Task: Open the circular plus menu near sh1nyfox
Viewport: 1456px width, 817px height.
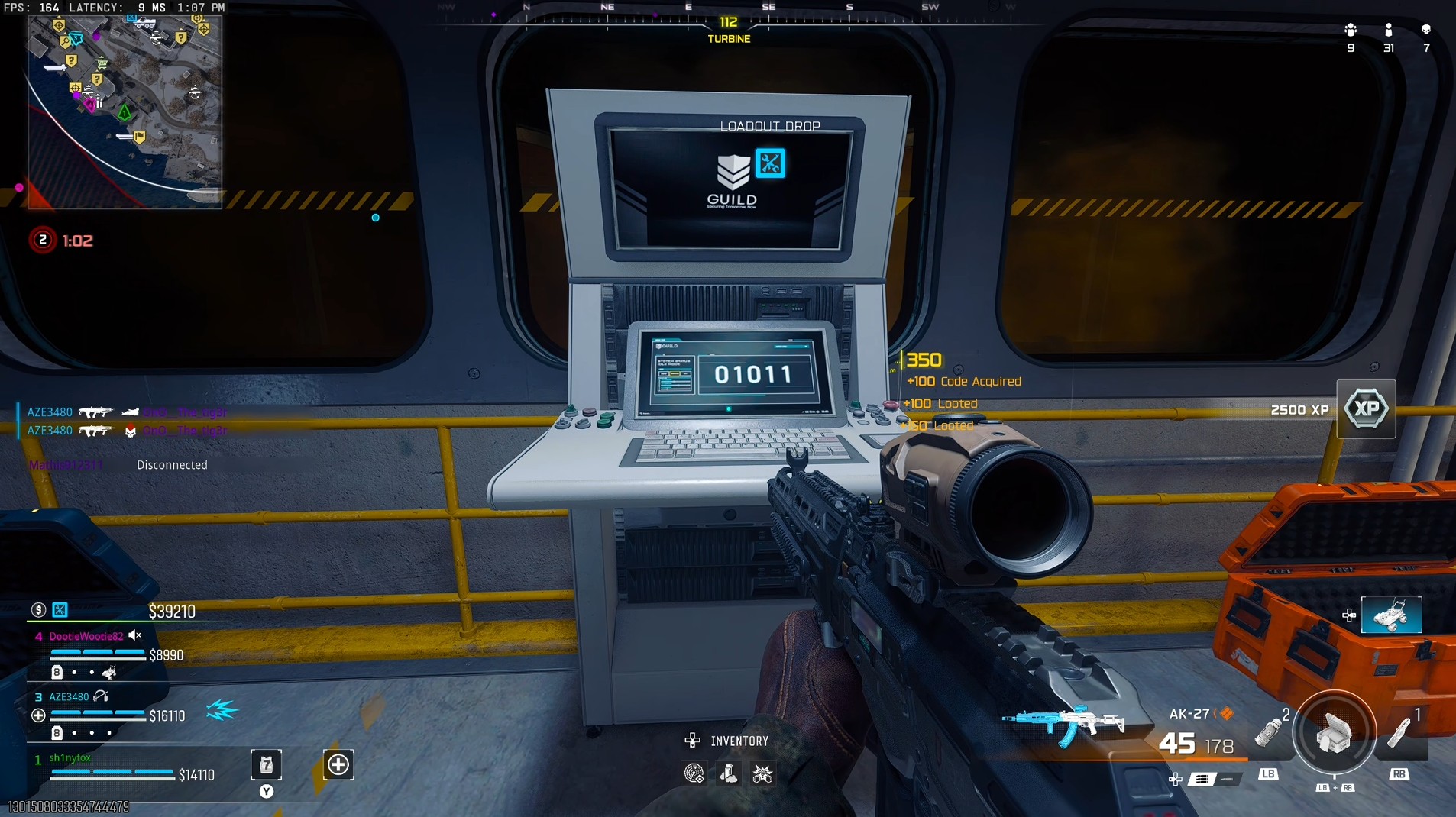Action: click(x=338, y=764)
